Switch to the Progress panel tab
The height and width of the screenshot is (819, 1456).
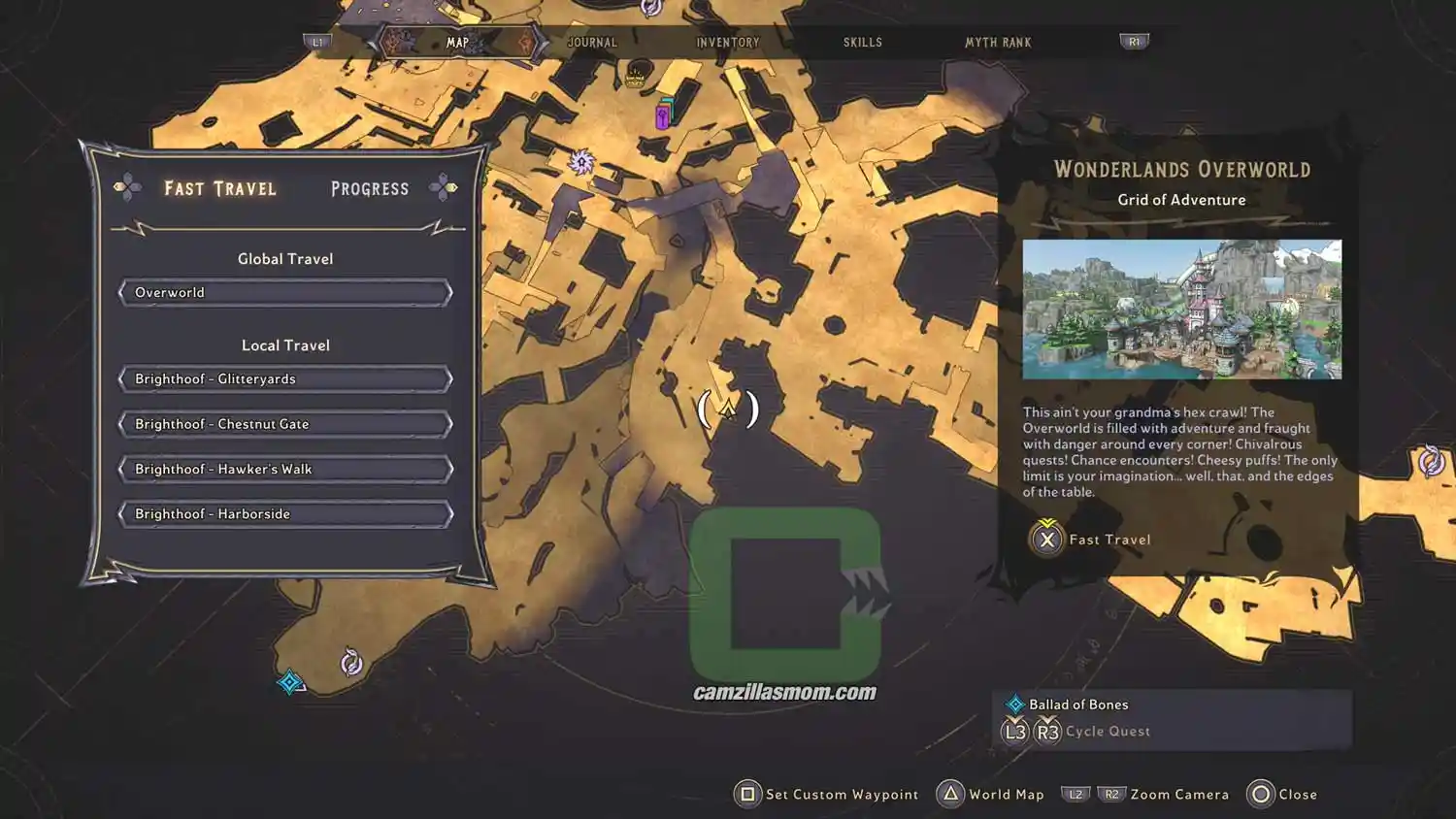pos(370,189)
